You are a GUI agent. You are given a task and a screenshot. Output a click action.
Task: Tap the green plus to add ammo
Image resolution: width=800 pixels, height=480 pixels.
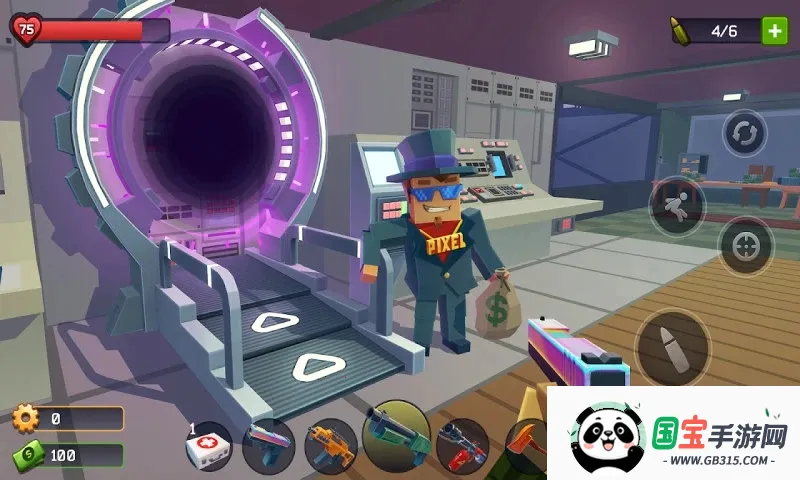click(x=774, y=30)
